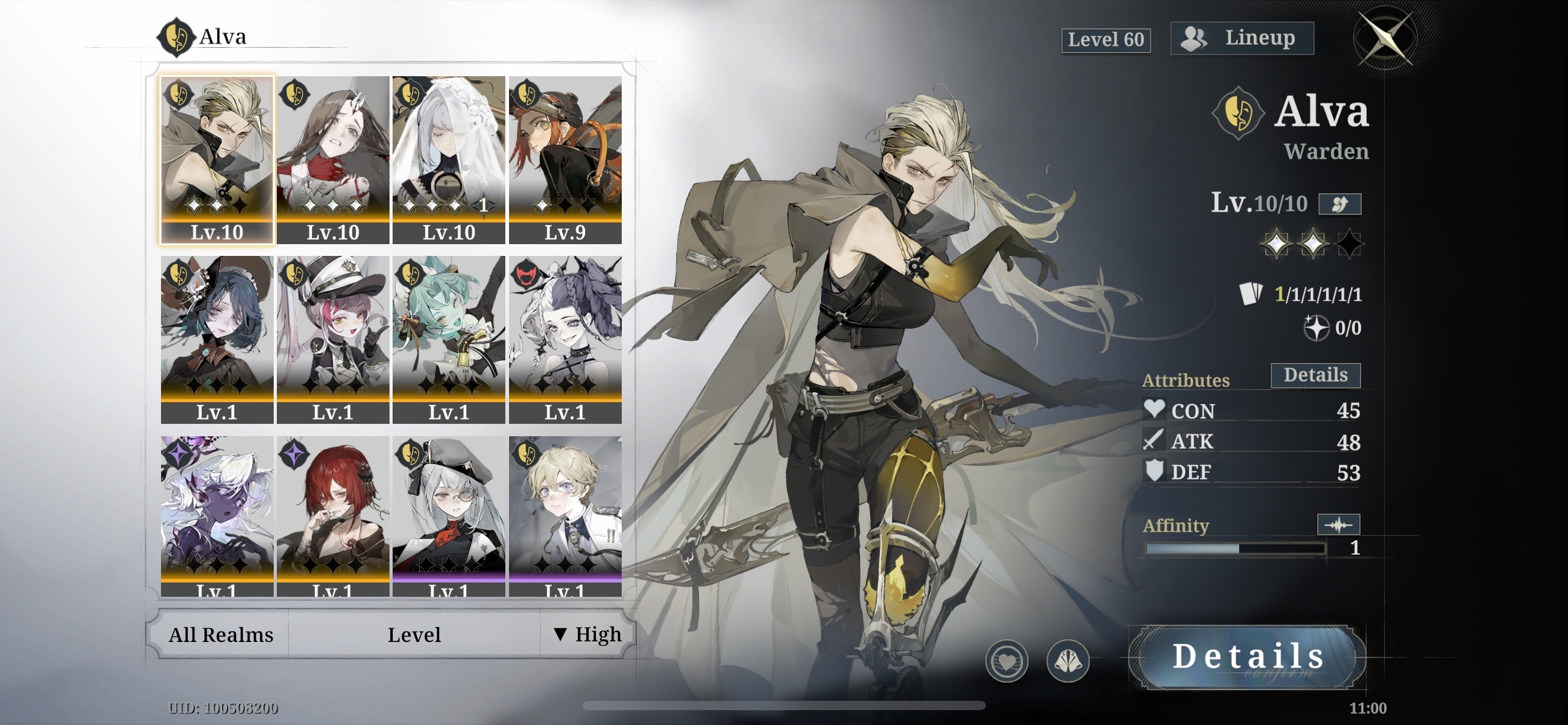Select the blond boy in white uniform
Viewport: 1568px width, 725px height.
click(565, 516)
